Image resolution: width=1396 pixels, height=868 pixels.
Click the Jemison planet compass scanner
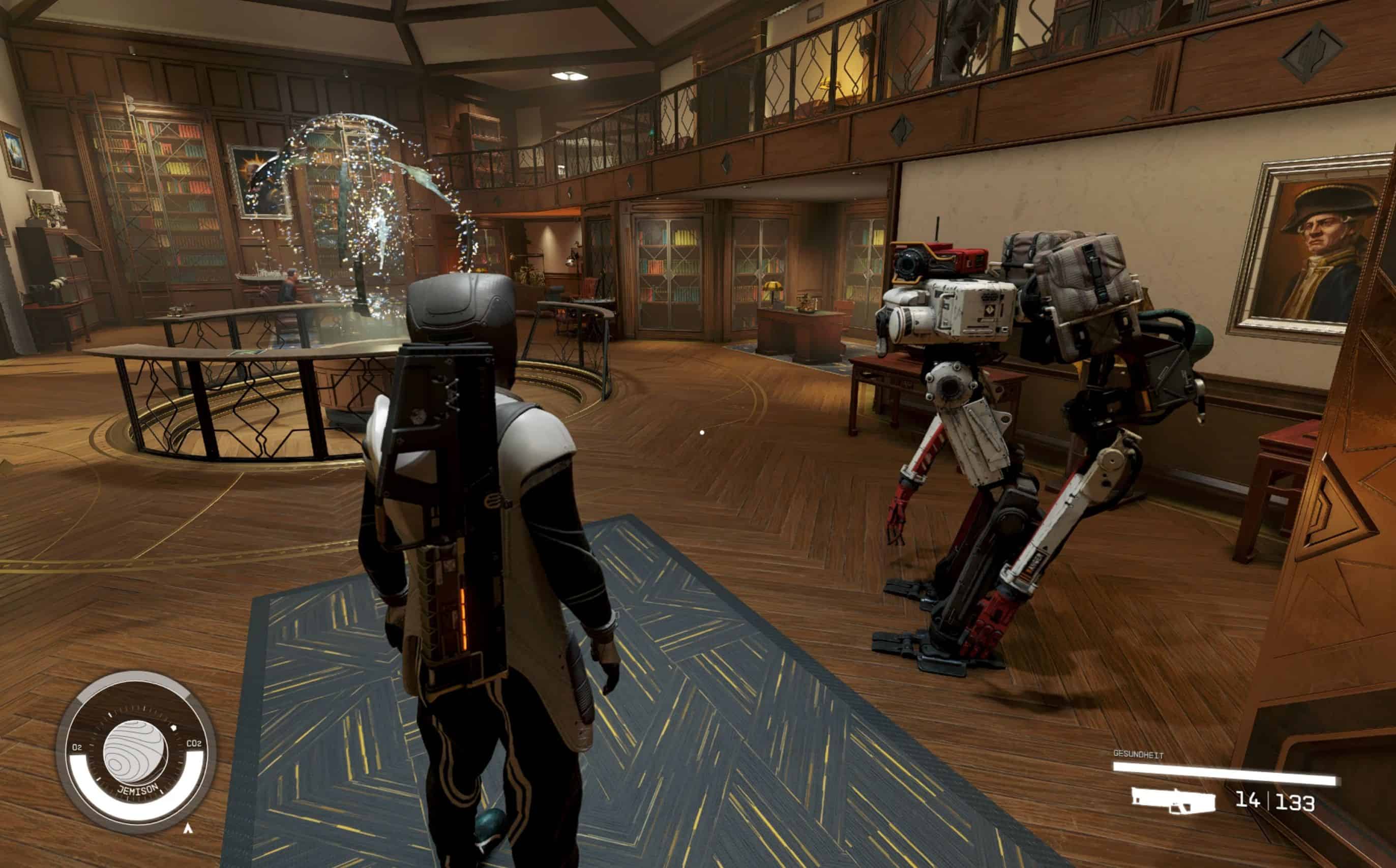136,751
